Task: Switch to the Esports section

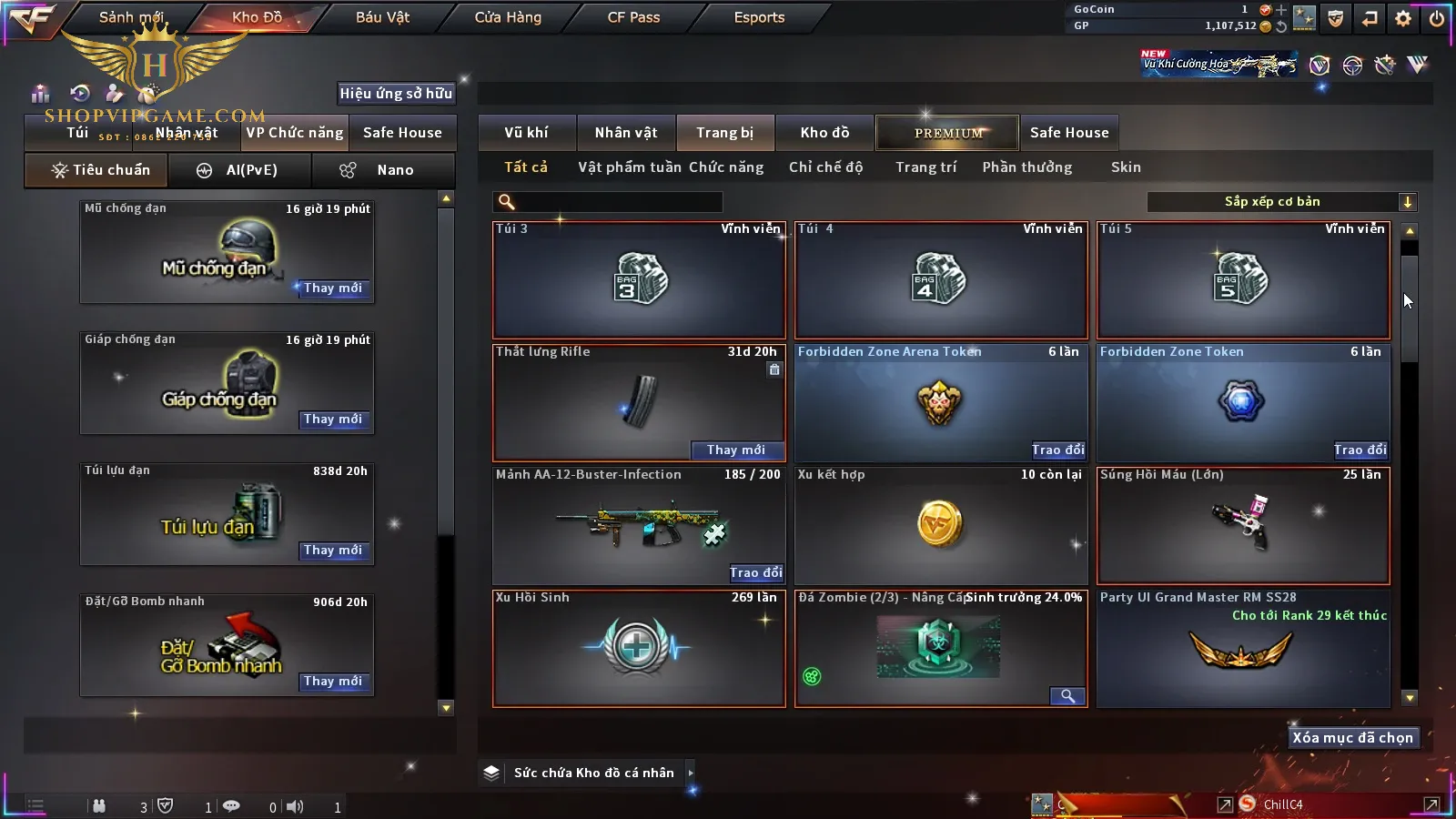Action: [759, 17]
